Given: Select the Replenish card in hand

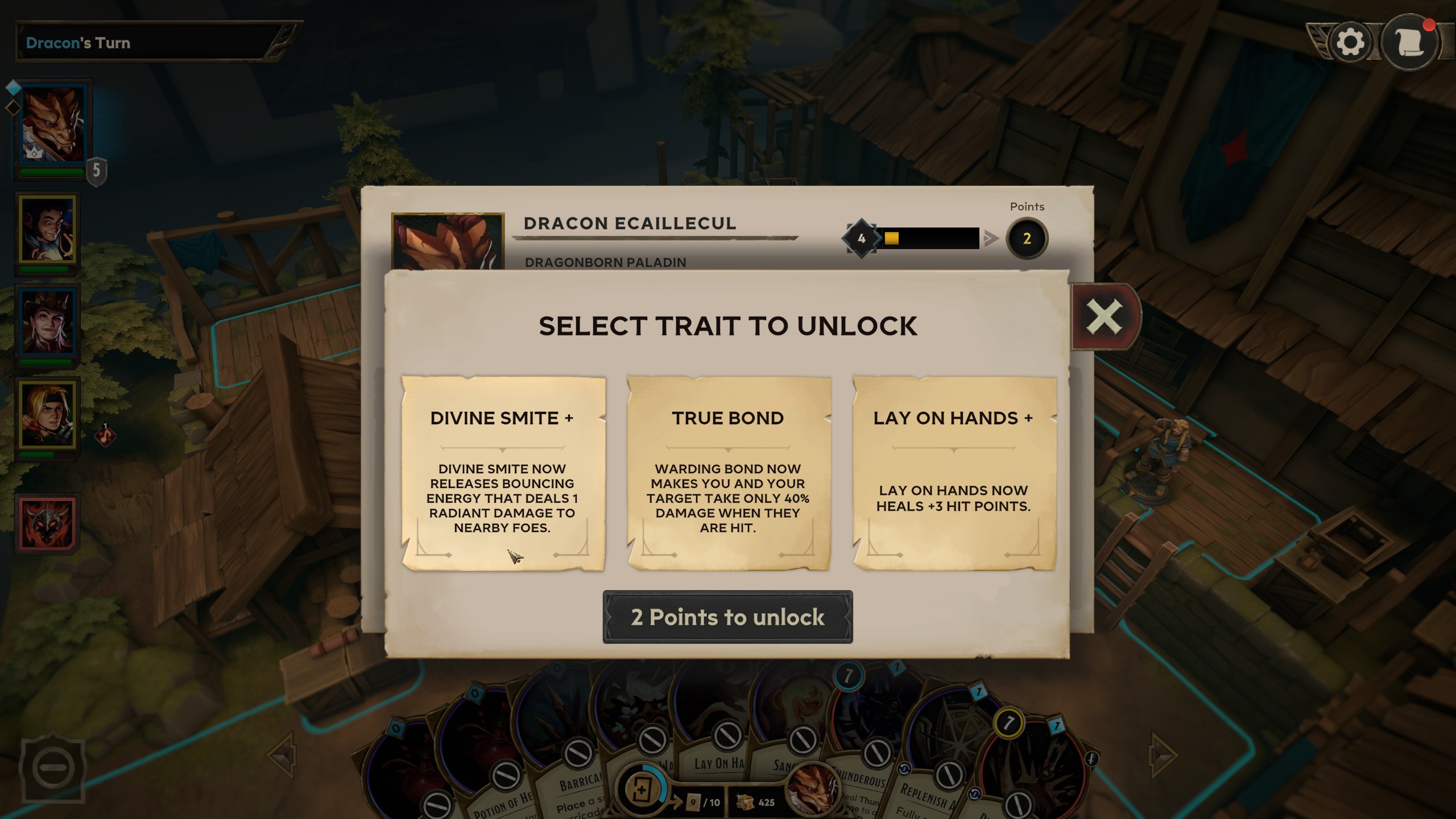Looking at the screenshot, I should (x=924, y=793).
